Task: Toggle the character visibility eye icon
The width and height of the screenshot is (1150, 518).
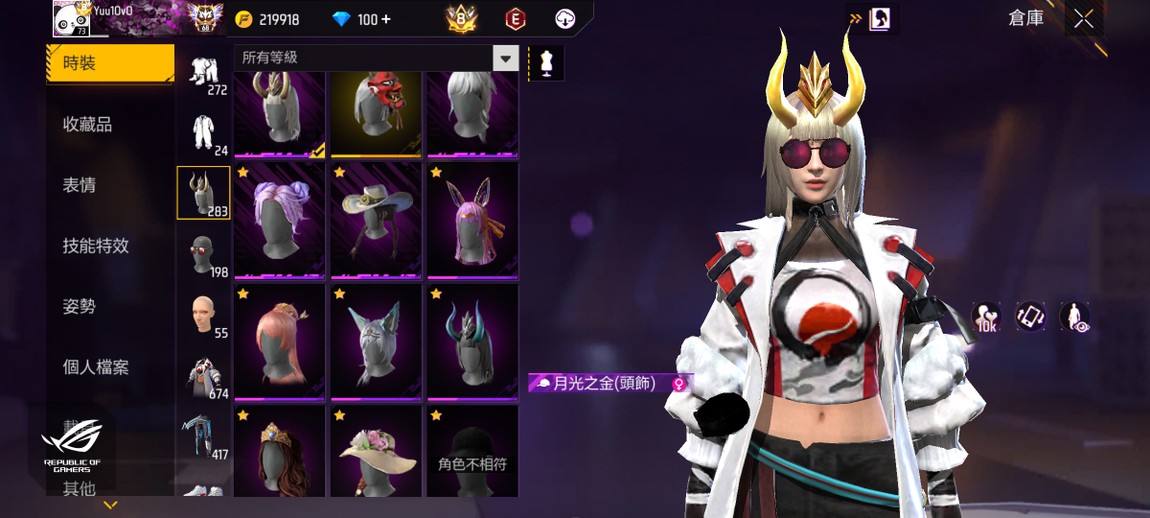Action: [x=1074, y=317]
